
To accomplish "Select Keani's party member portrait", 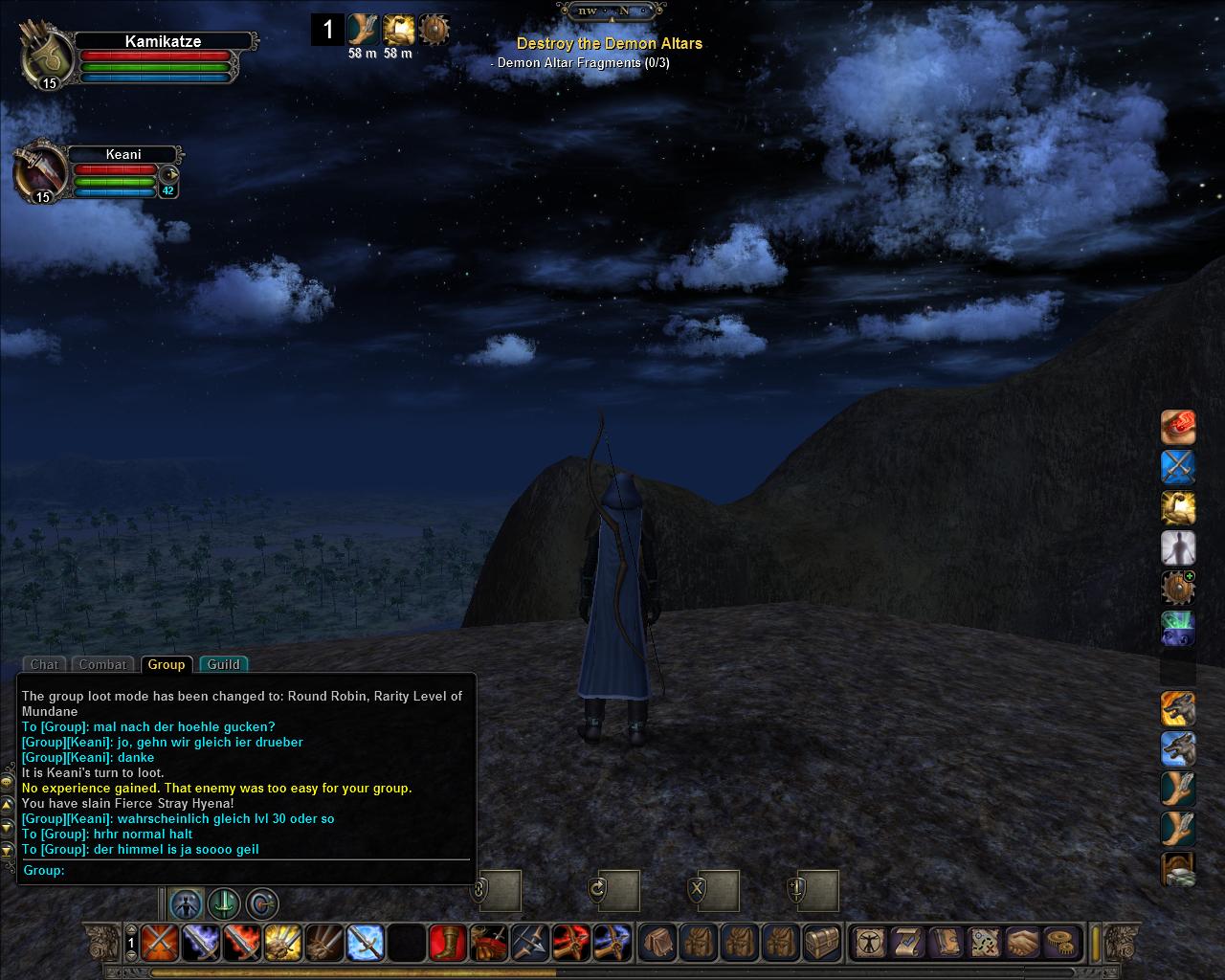I will point(39,173).
